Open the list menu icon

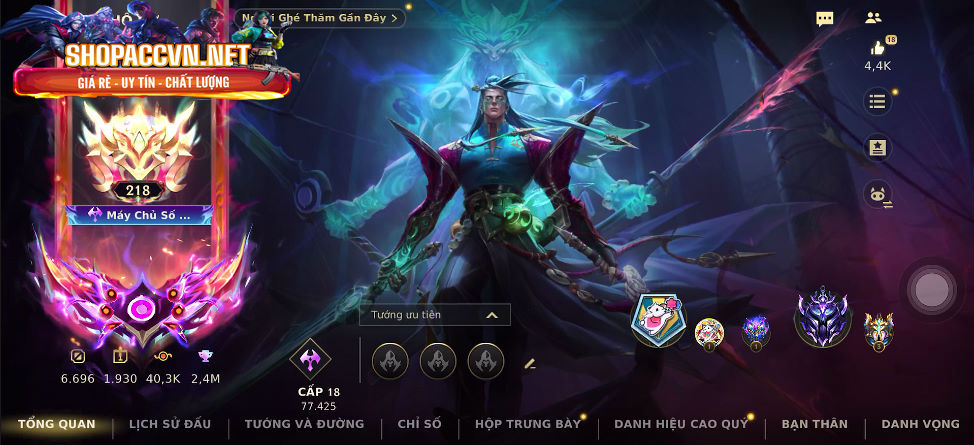click(877, 101)
